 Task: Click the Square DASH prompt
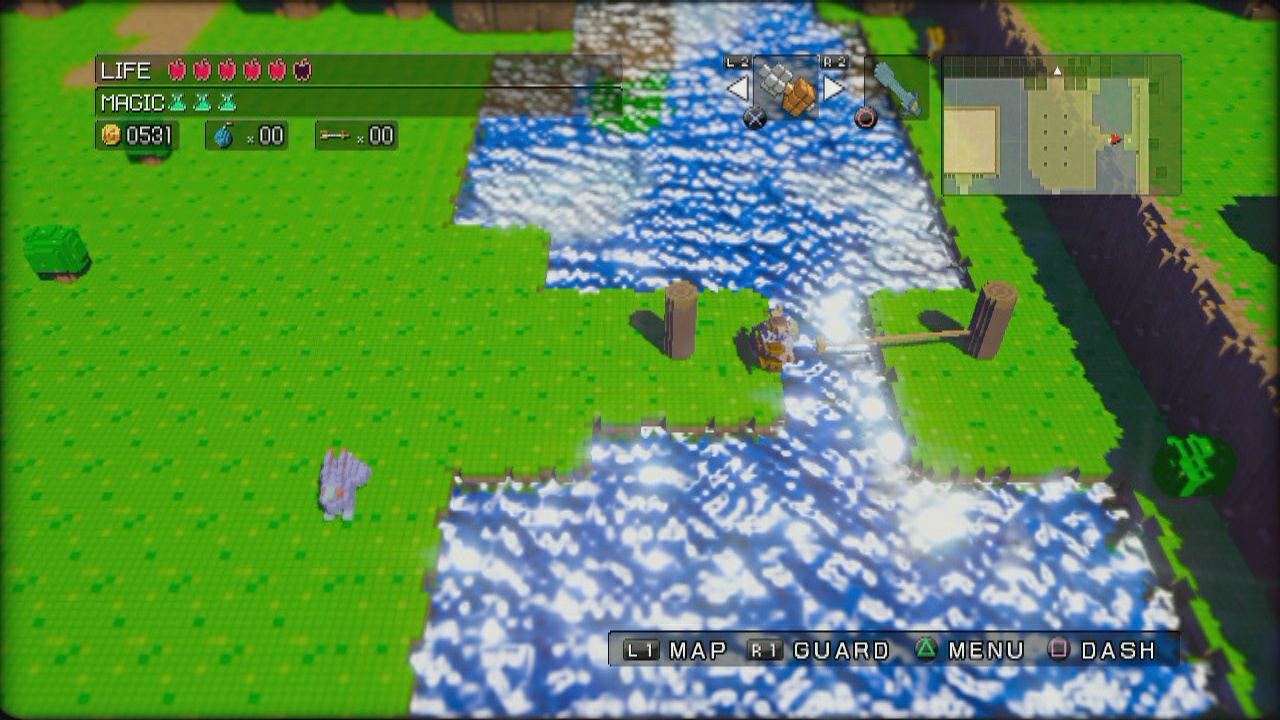1105,651
